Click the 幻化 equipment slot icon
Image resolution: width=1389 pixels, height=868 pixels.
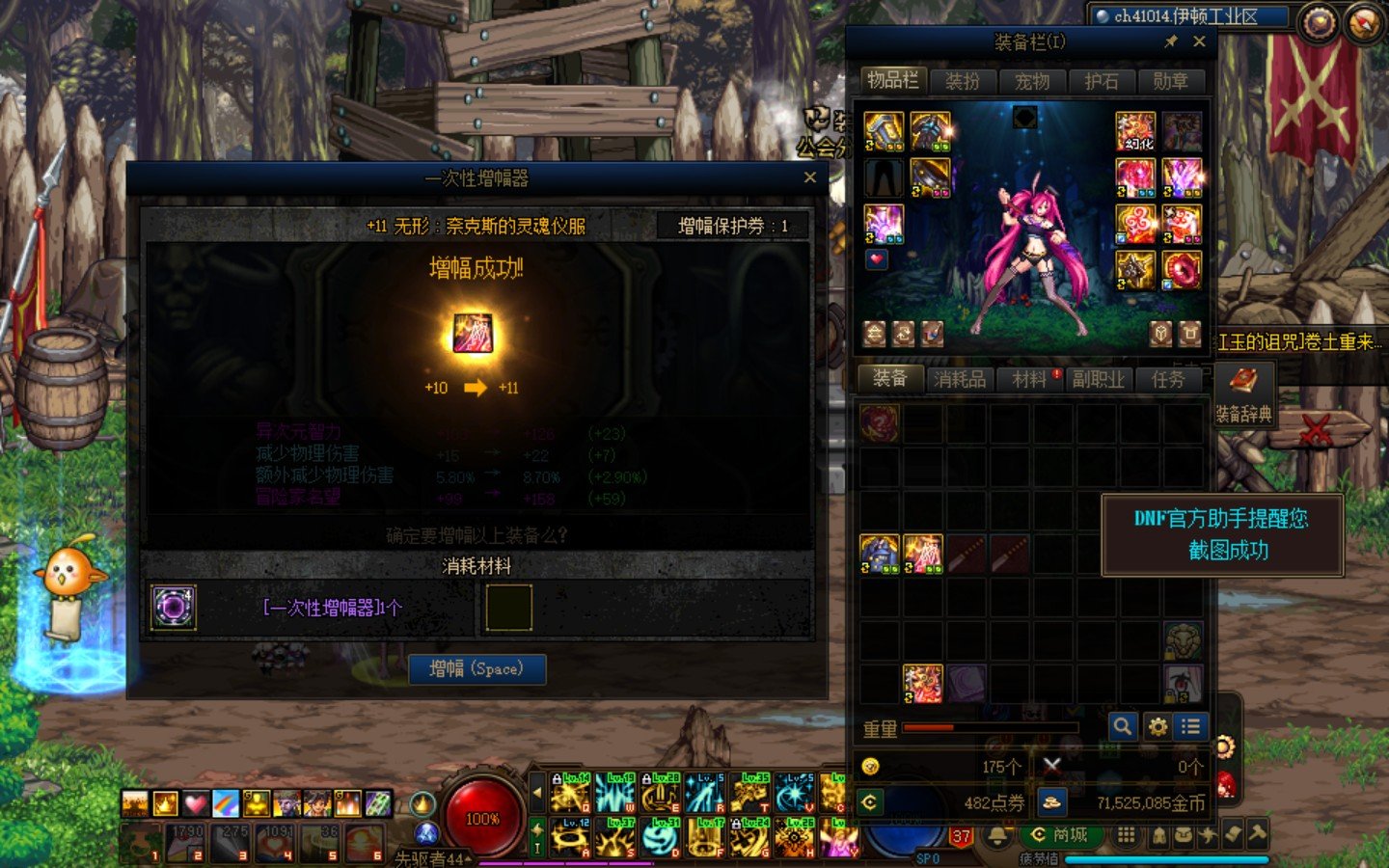1135,132
